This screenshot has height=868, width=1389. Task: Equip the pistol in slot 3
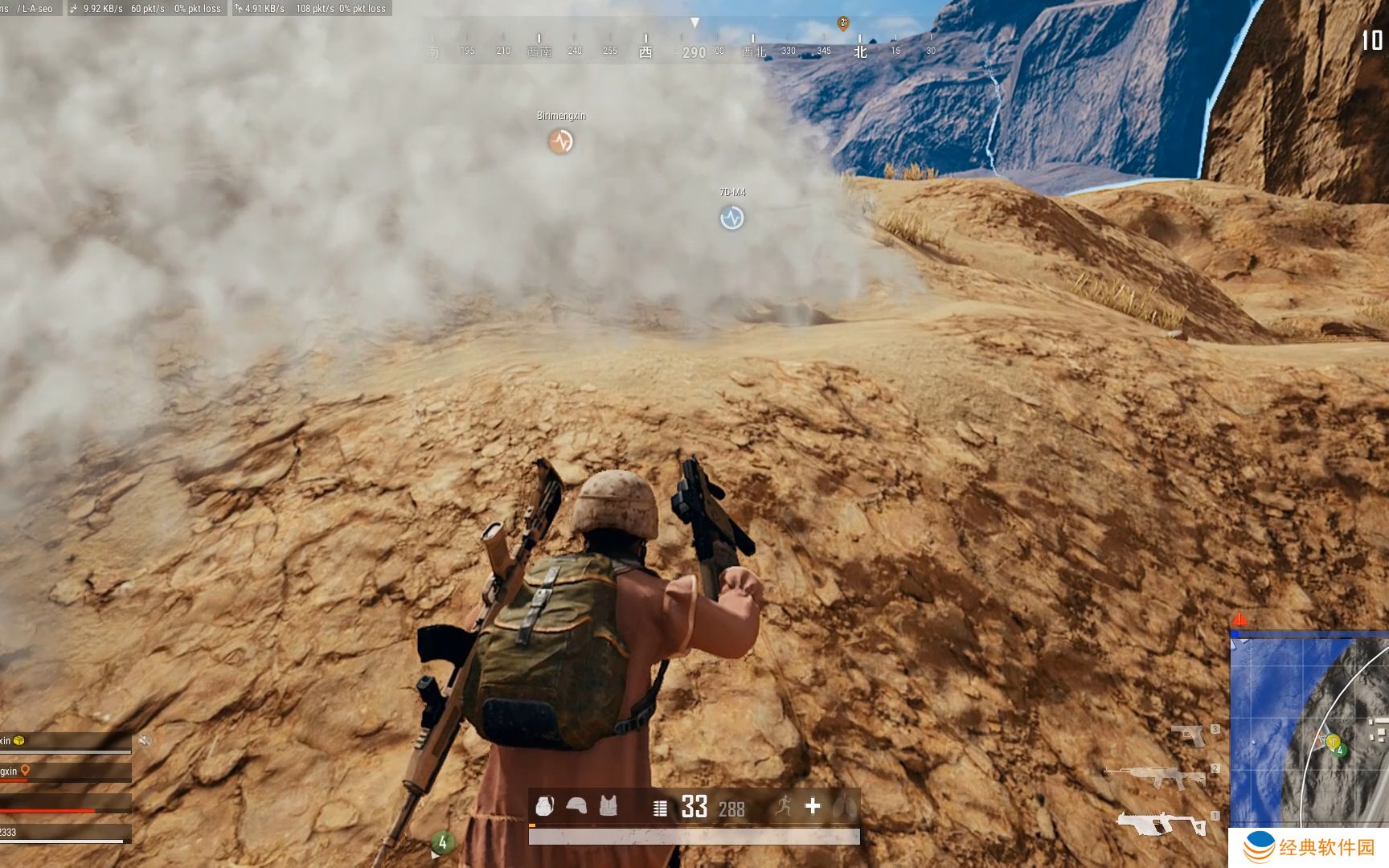(x=1188, y=735)
